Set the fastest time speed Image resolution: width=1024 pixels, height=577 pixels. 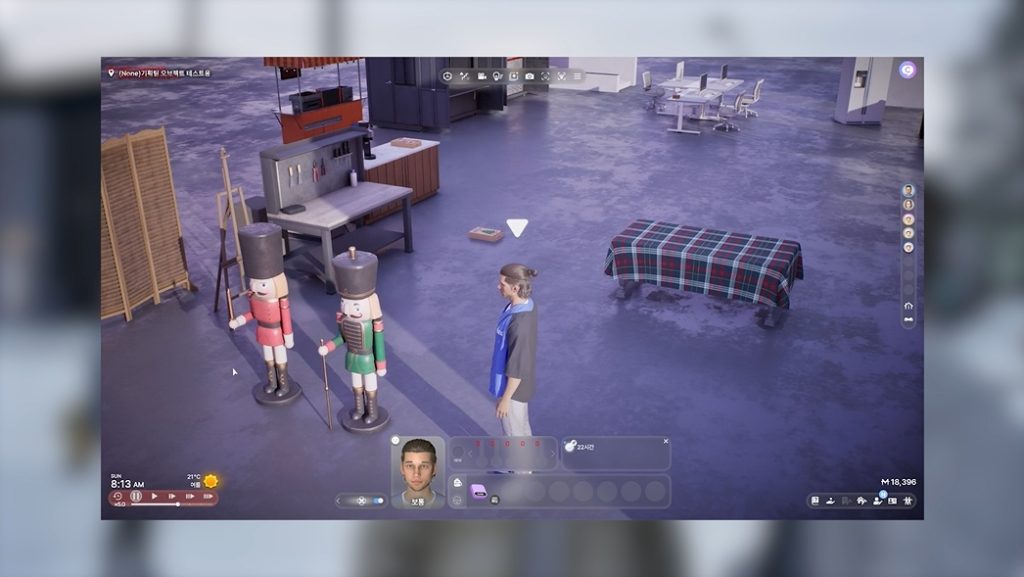[207, 496]
